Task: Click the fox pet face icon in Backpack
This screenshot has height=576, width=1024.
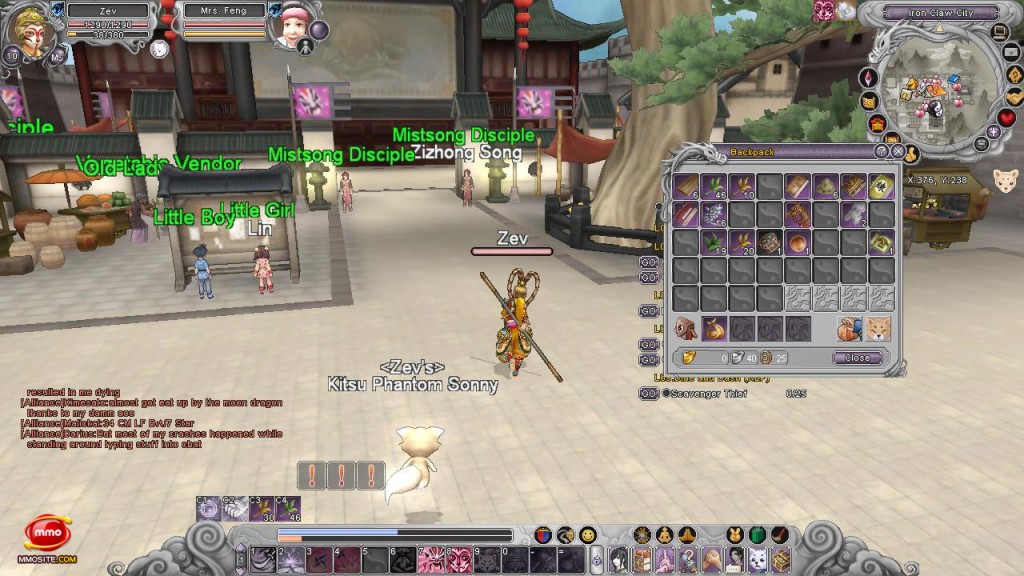Action: 877,328
